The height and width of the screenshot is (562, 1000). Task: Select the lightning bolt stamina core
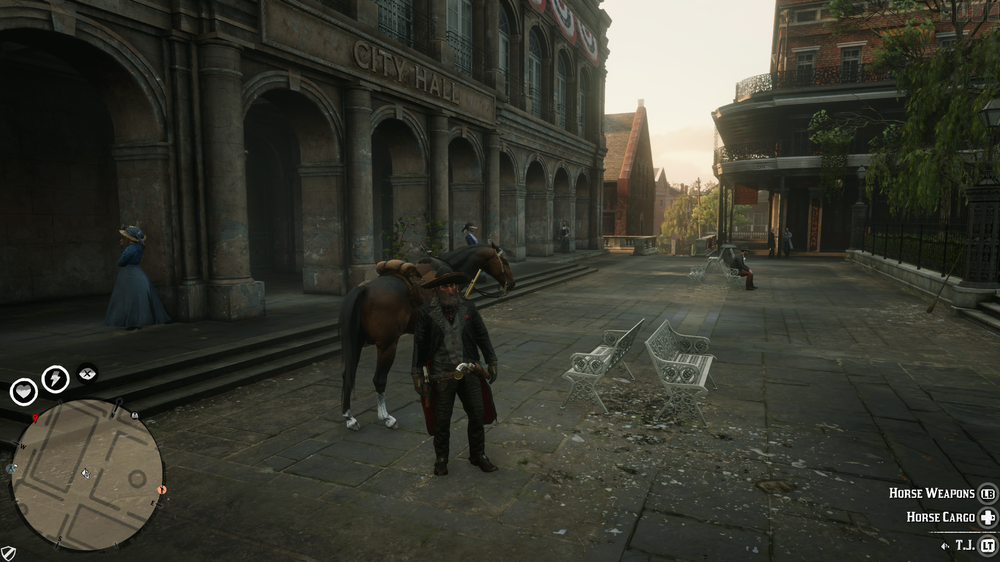pyautogui.click(x=55, y=379)
